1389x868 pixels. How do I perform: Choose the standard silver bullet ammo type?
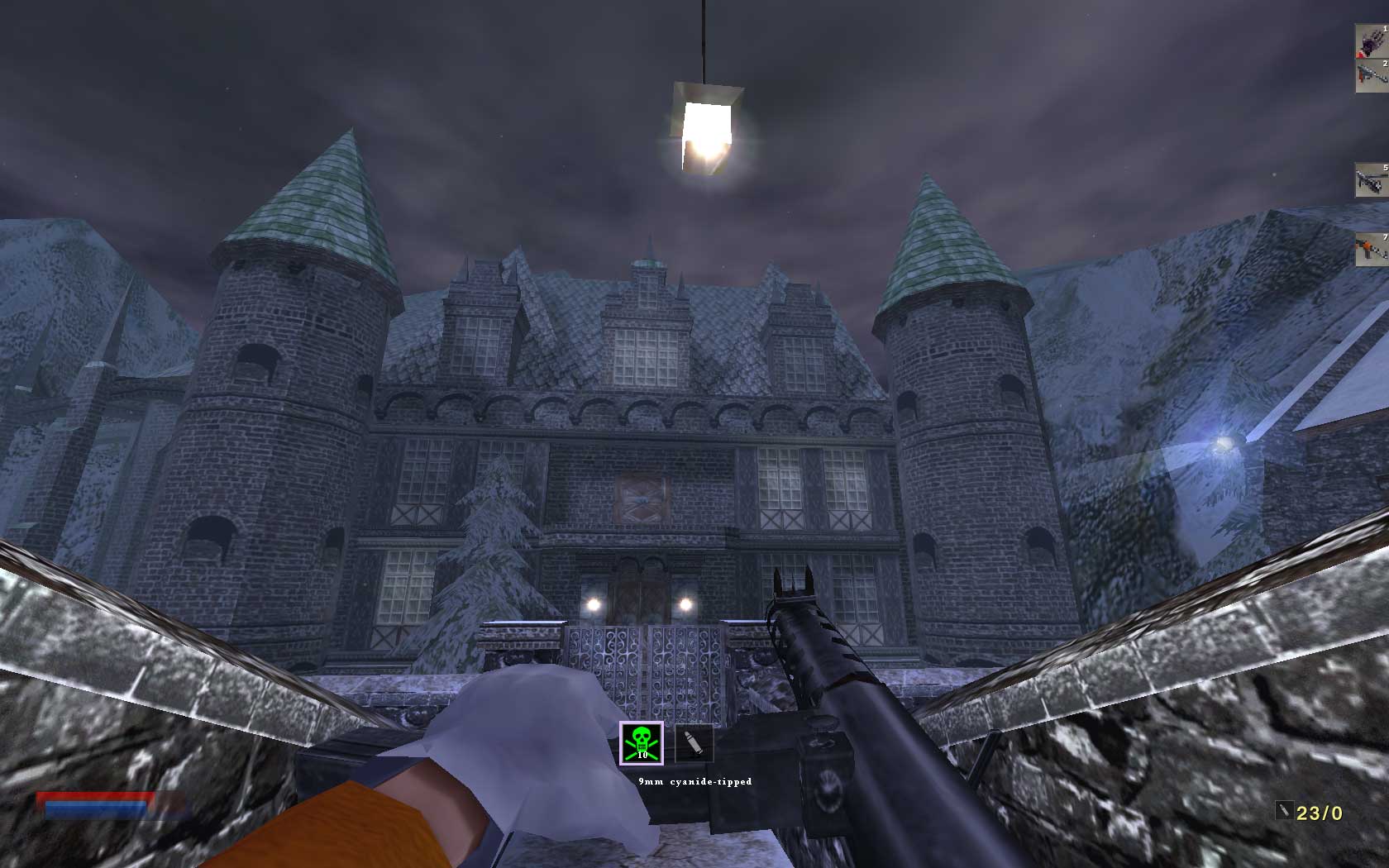tap(692, 742)
